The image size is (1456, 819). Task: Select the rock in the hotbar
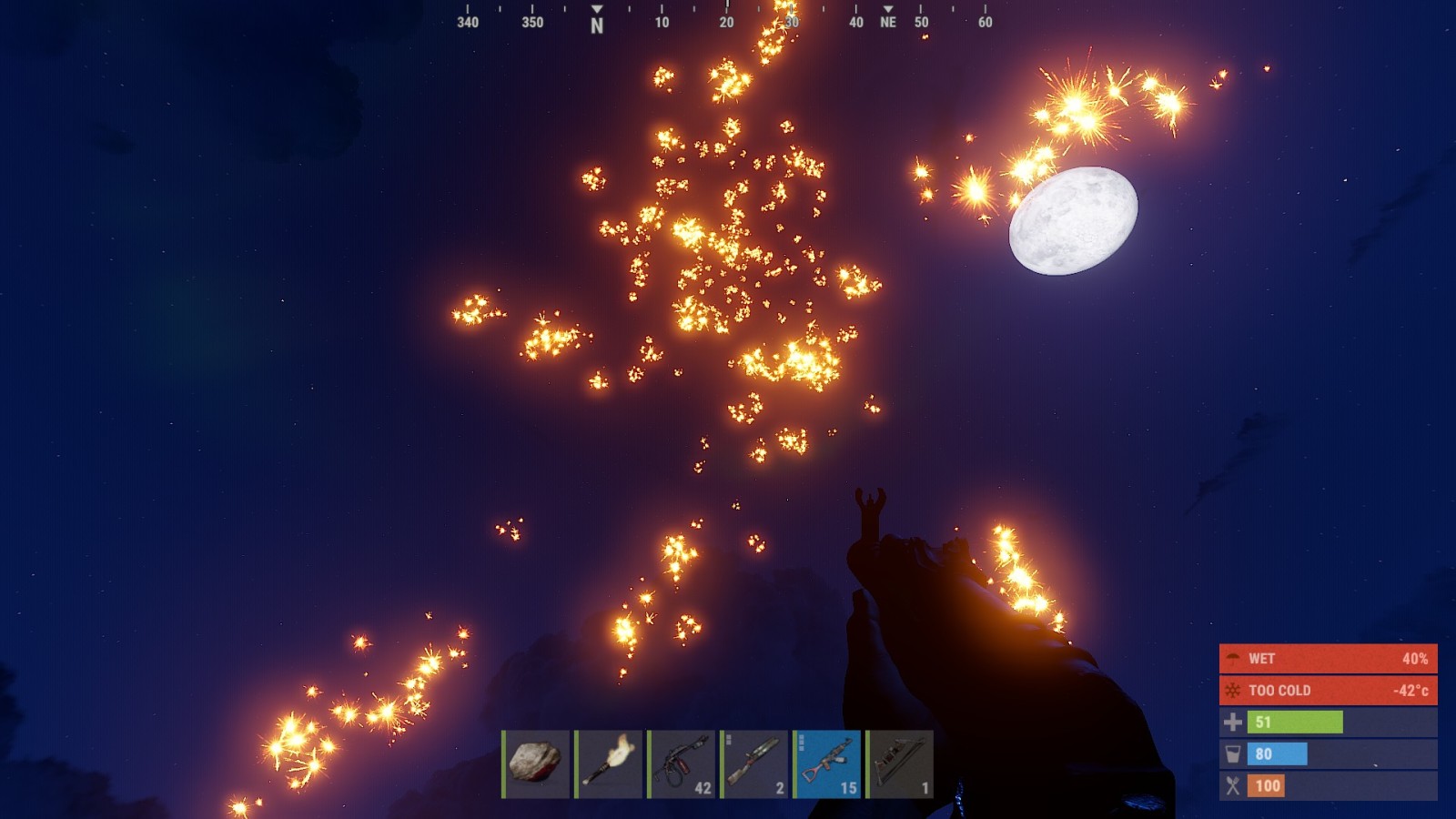[536, 763]
